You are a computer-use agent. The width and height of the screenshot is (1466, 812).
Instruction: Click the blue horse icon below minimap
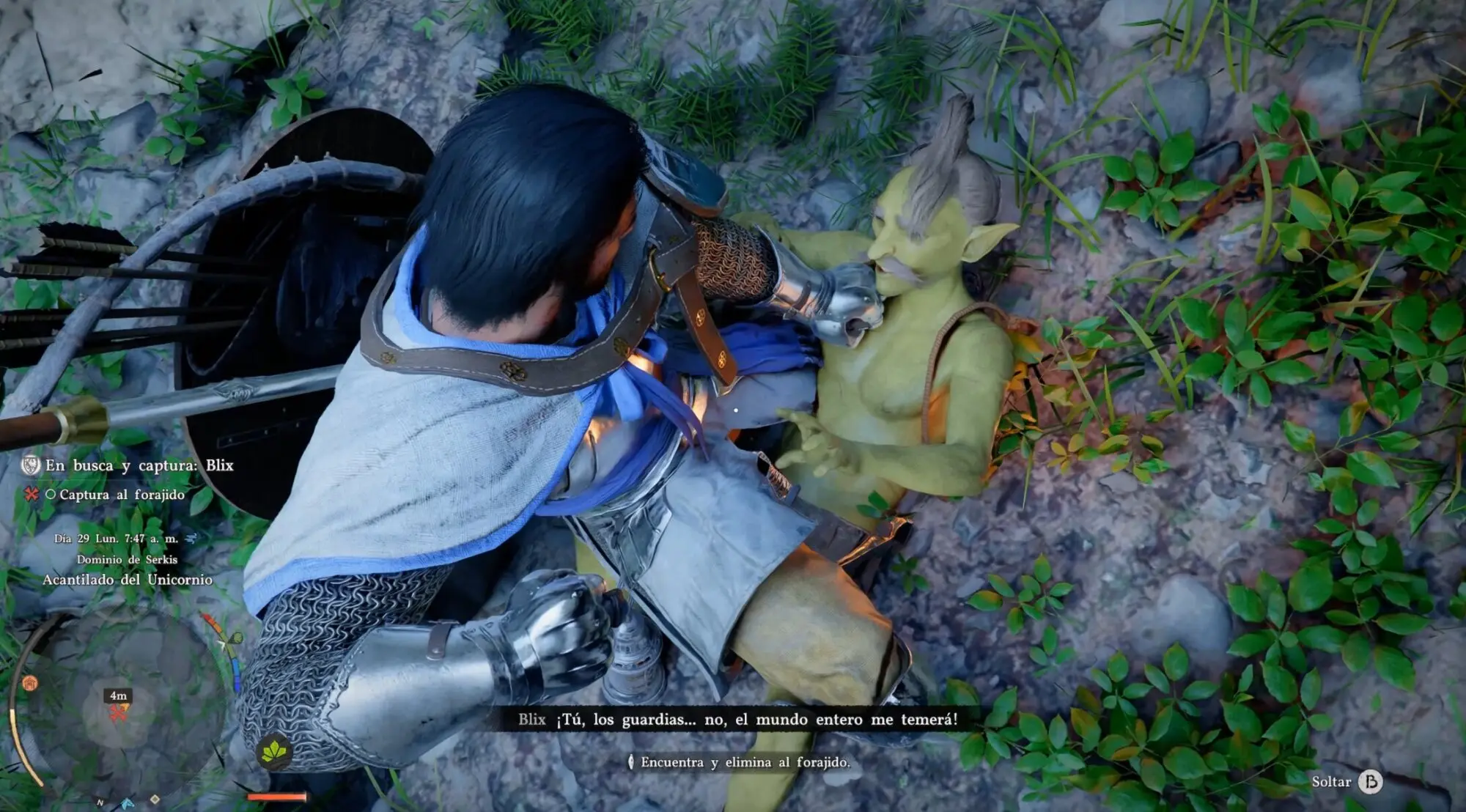pos(128,803)
